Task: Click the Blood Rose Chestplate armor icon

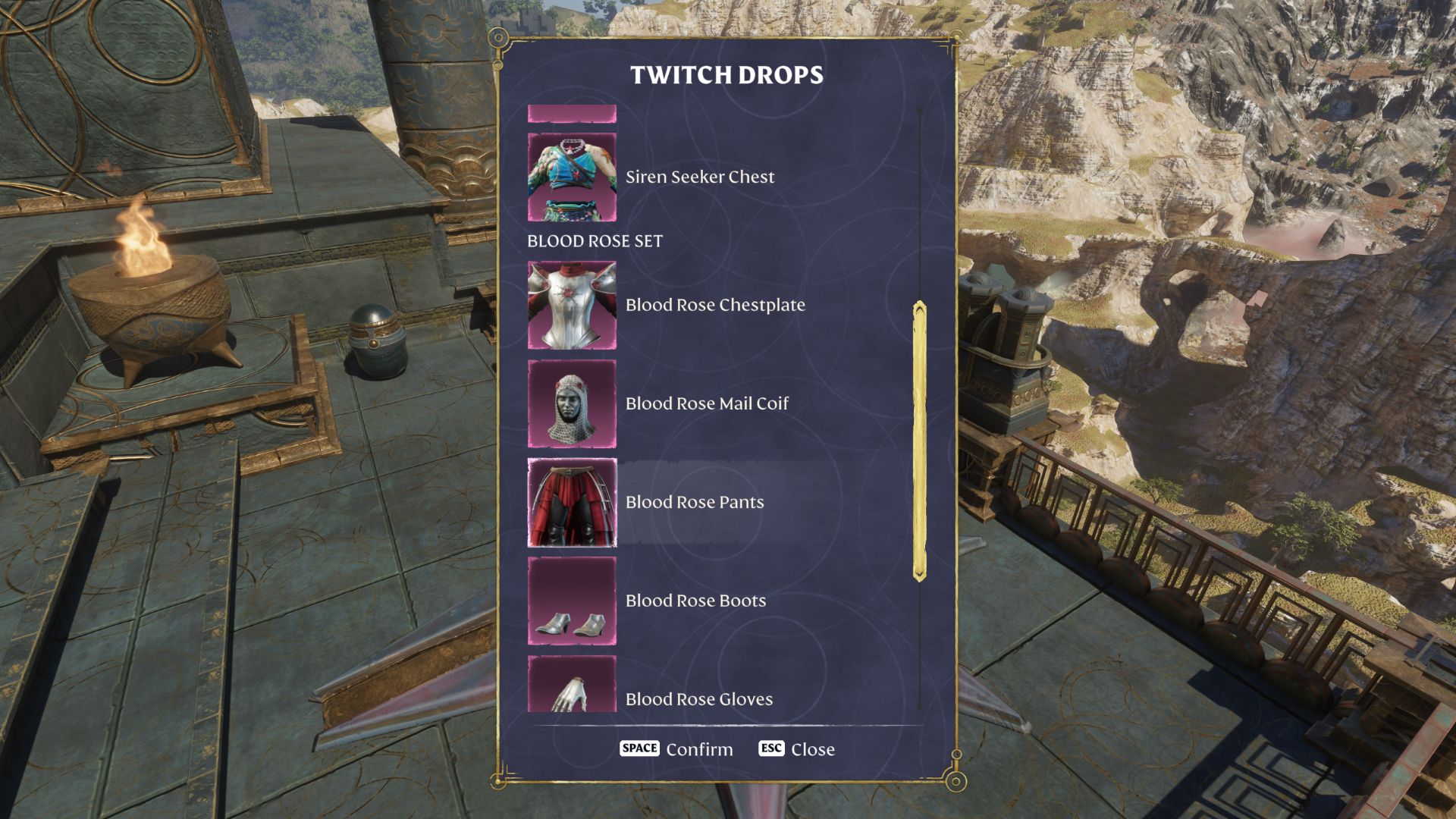Action: [573, 305]
